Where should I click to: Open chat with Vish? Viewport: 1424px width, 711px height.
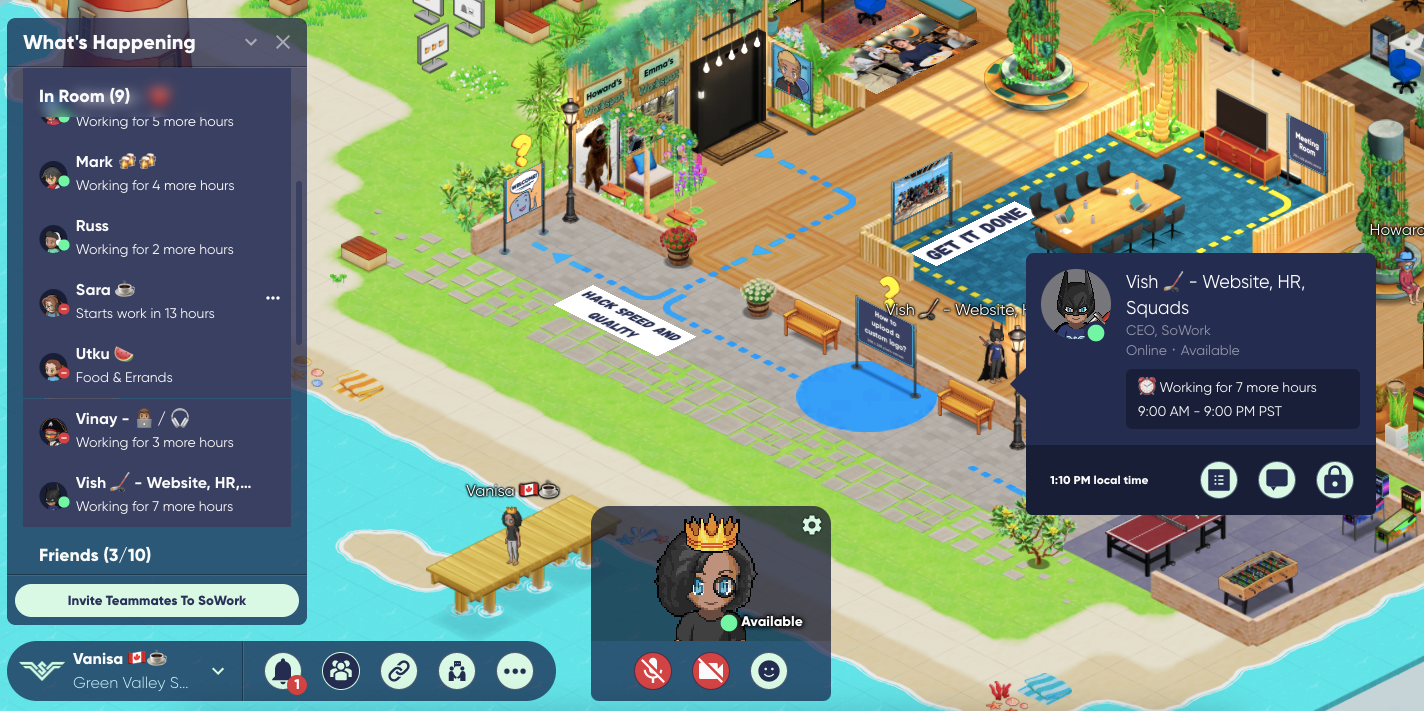click(1277, 480)
